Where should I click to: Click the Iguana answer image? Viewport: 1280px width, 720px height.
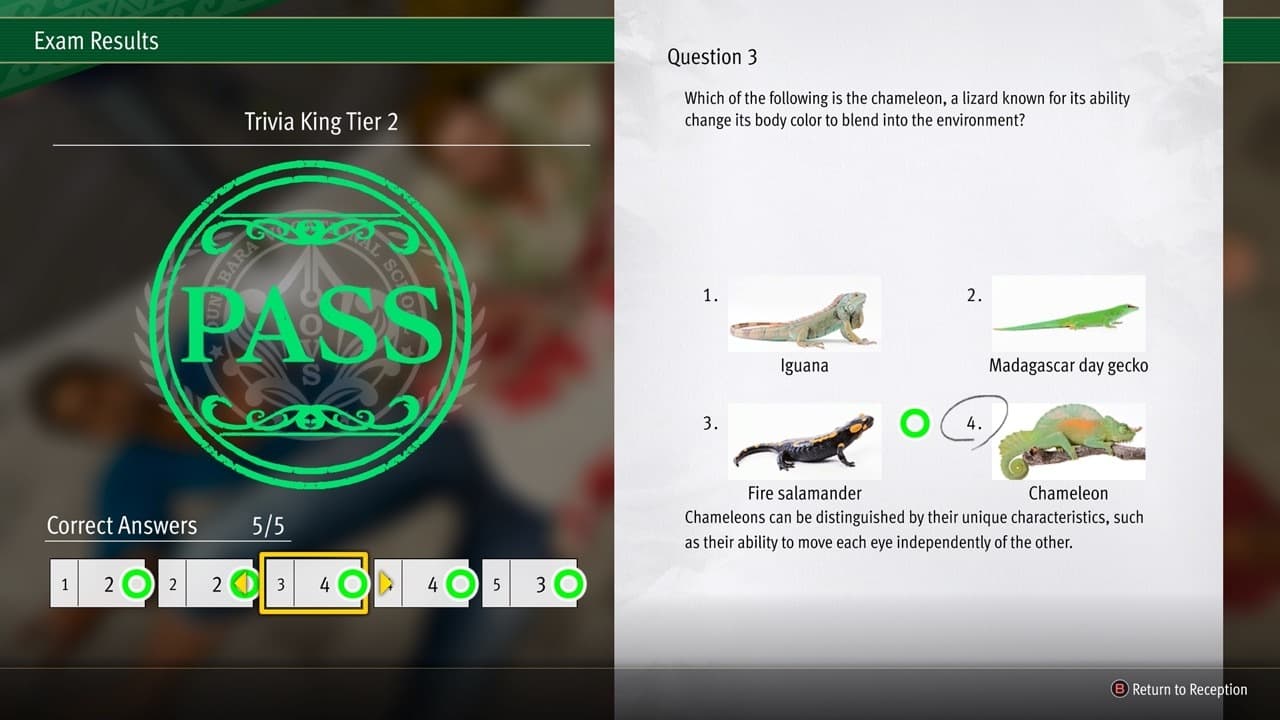tap(804, 313)
